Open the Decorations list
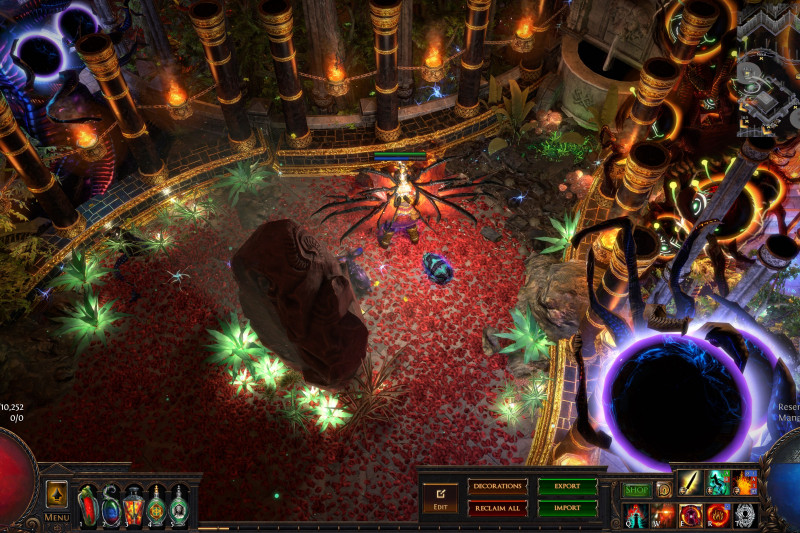The width and height of the screenshot is (800, 533). [x=497, y=487]
